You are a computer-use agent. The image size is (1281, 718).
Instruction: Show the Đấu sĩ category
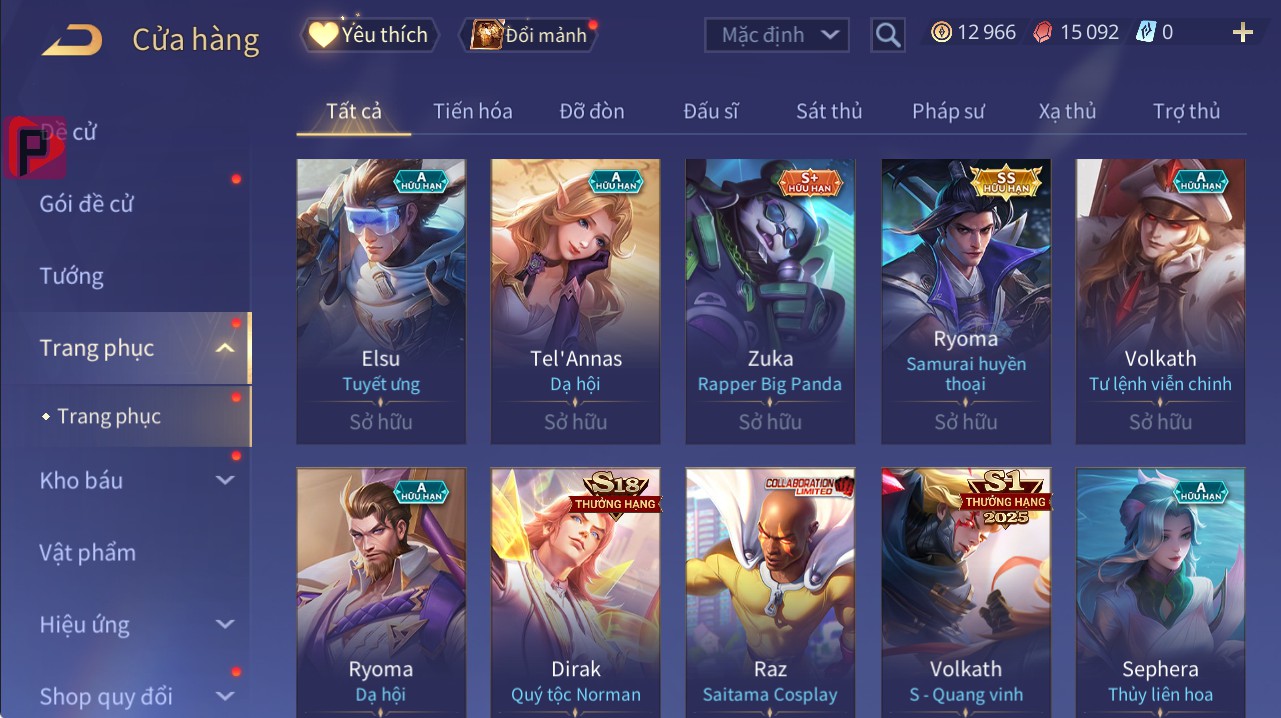click(x=711, y=111)
